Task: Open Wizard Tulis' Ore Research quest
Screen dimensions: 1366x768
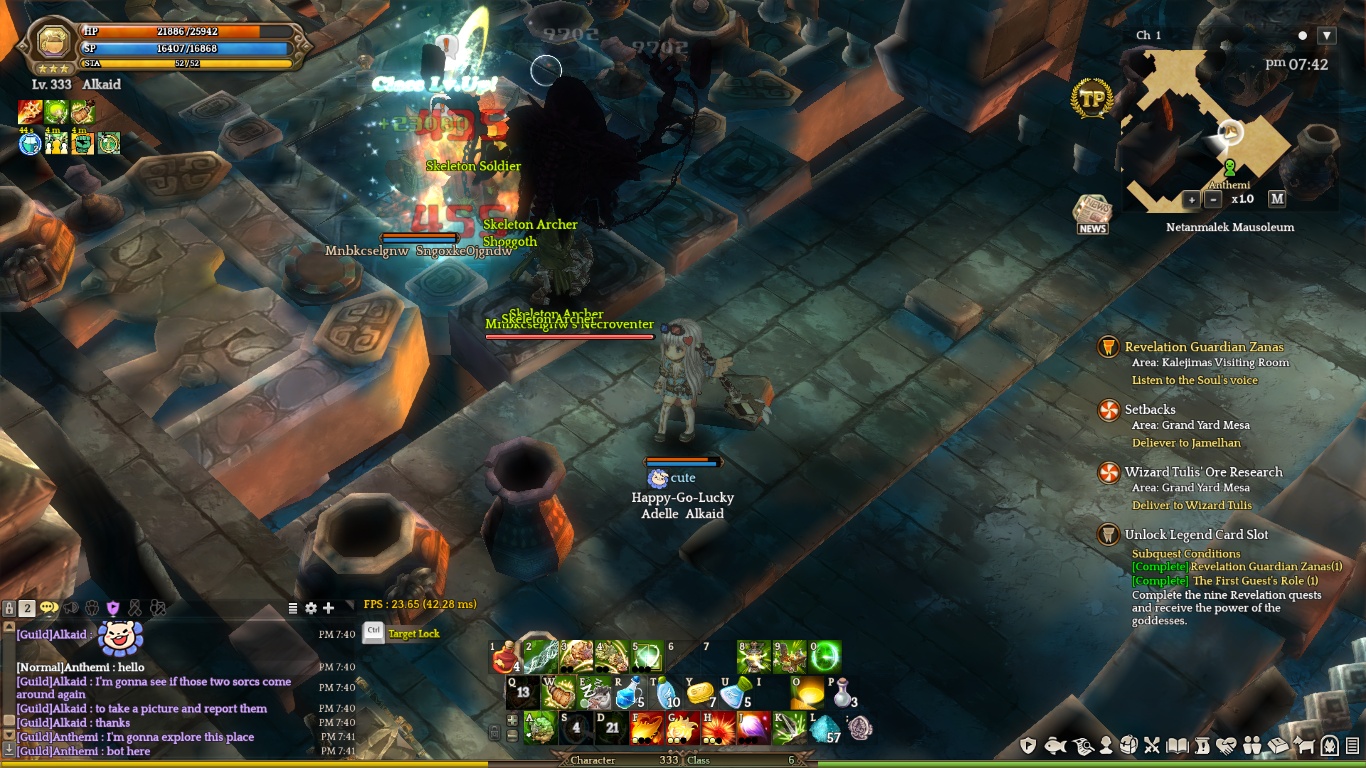Action: tap(1203, 472)
